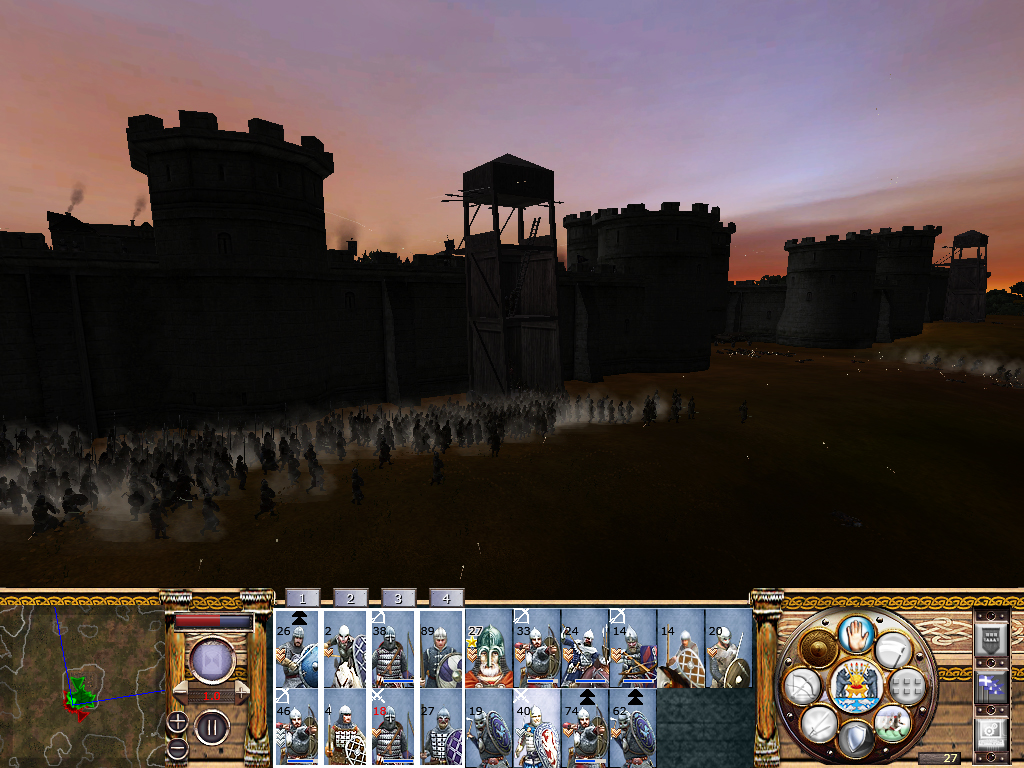Pick the unit card with red number 18

tap(392, 728)
